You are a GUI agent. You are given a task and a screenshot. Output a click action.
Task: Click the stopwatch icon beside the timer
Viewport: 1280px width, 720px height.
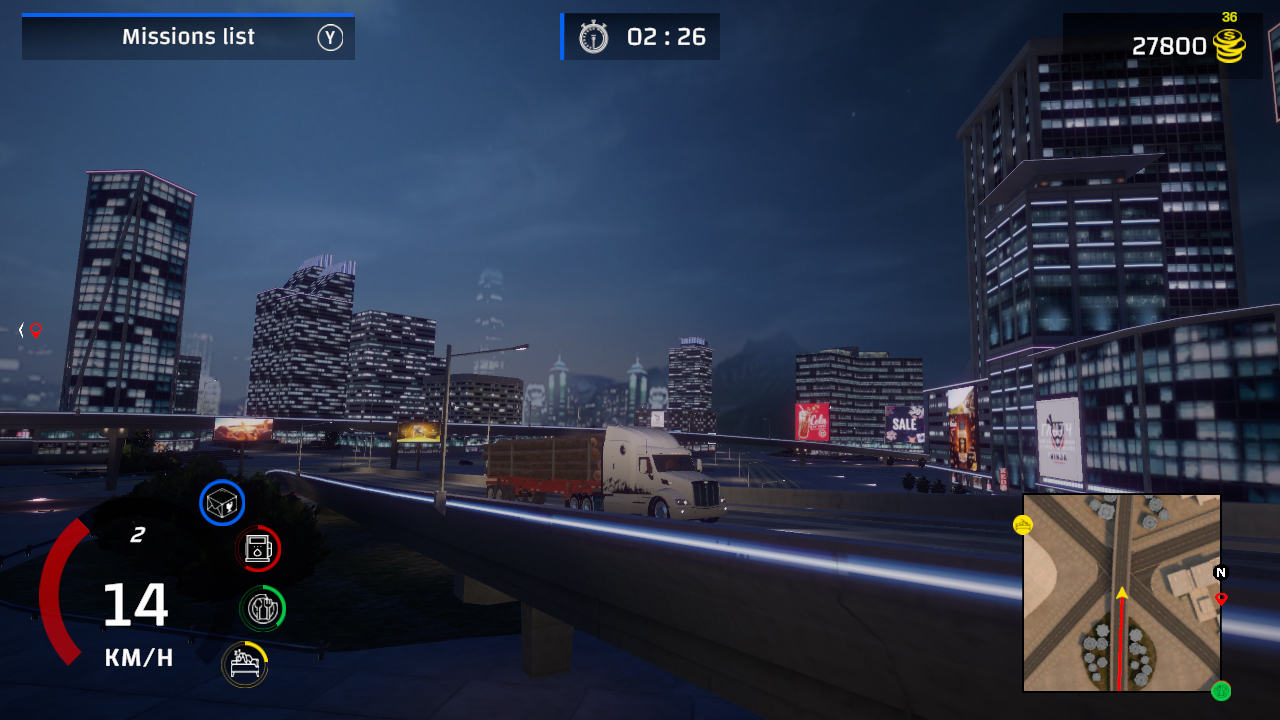coord(592,36)
